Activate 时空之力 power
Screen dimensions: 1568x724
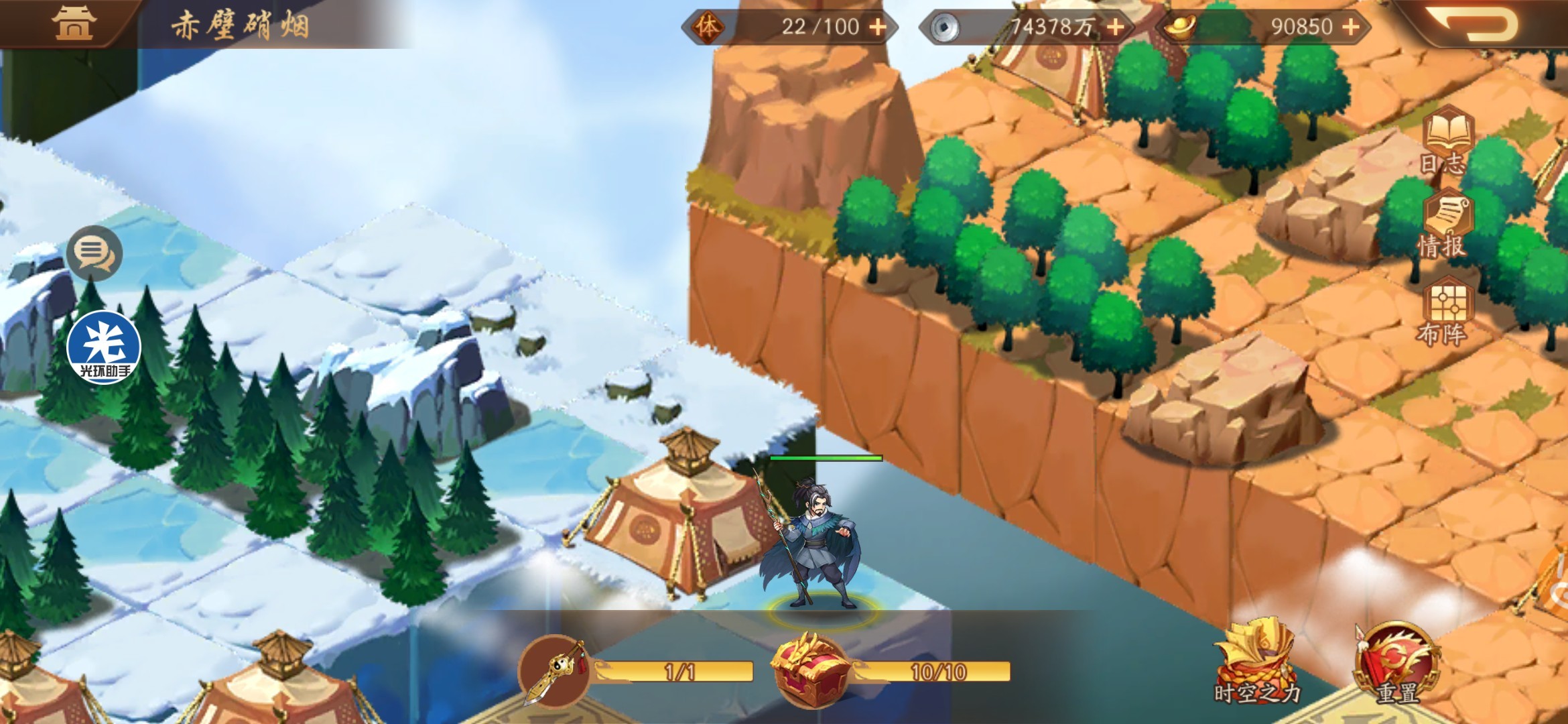tap(1254, 664)
